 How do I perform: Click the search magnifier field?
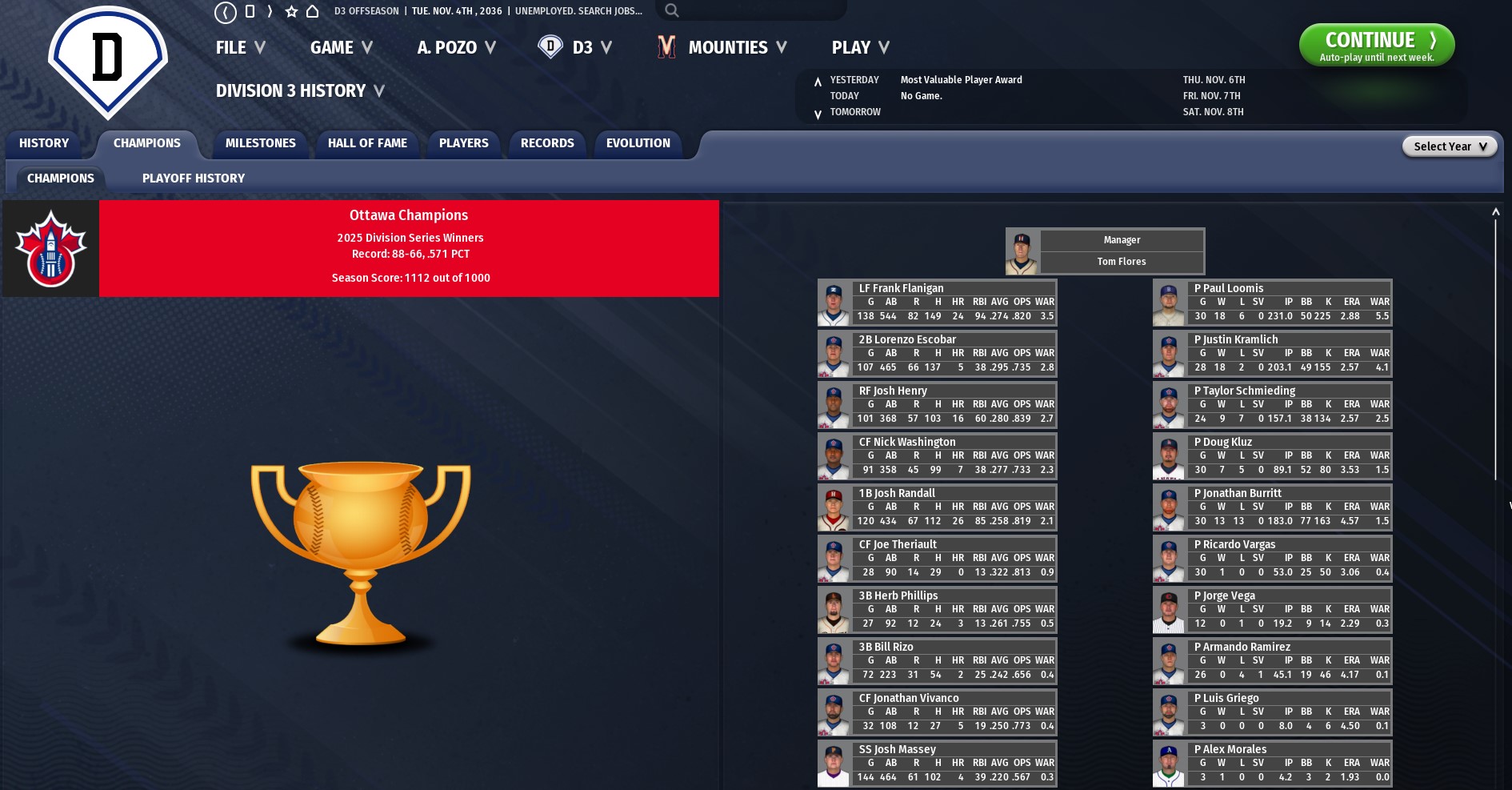pyautogui.click(x=750, y=10)
